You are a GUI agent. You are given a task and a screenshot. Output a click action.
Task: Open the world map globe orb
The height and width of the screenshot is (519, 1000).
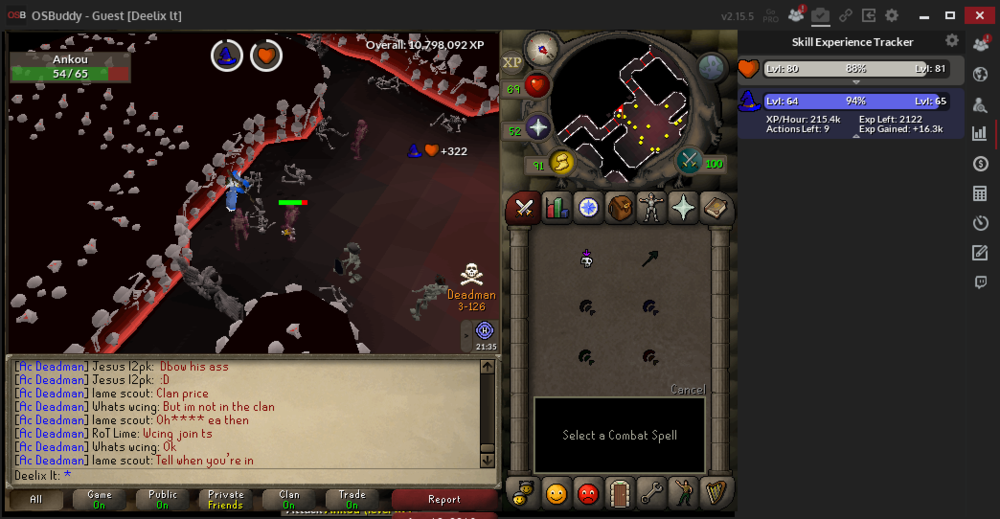(x=712, y=67)
